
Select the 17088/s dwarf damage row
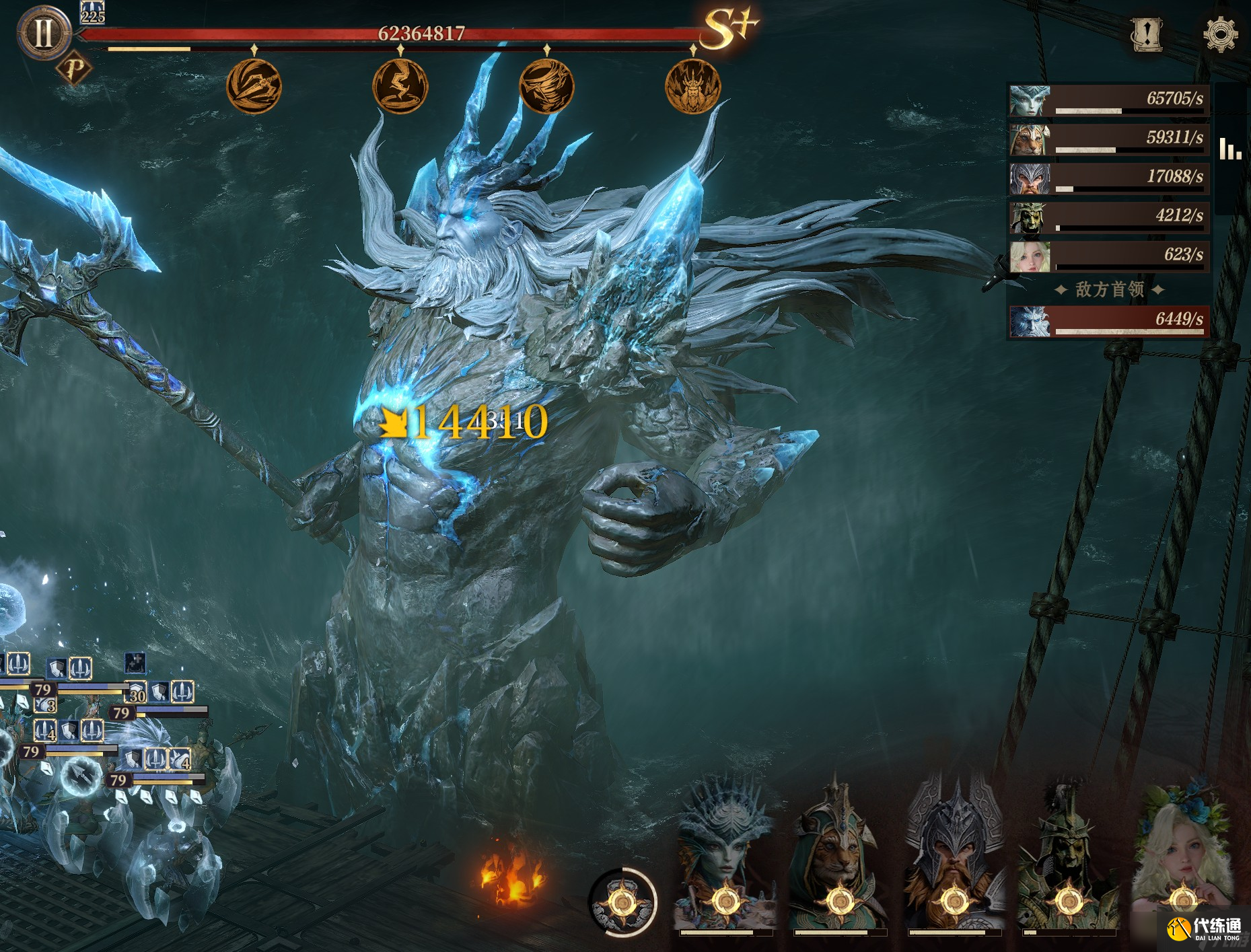tap(1108, 178)
